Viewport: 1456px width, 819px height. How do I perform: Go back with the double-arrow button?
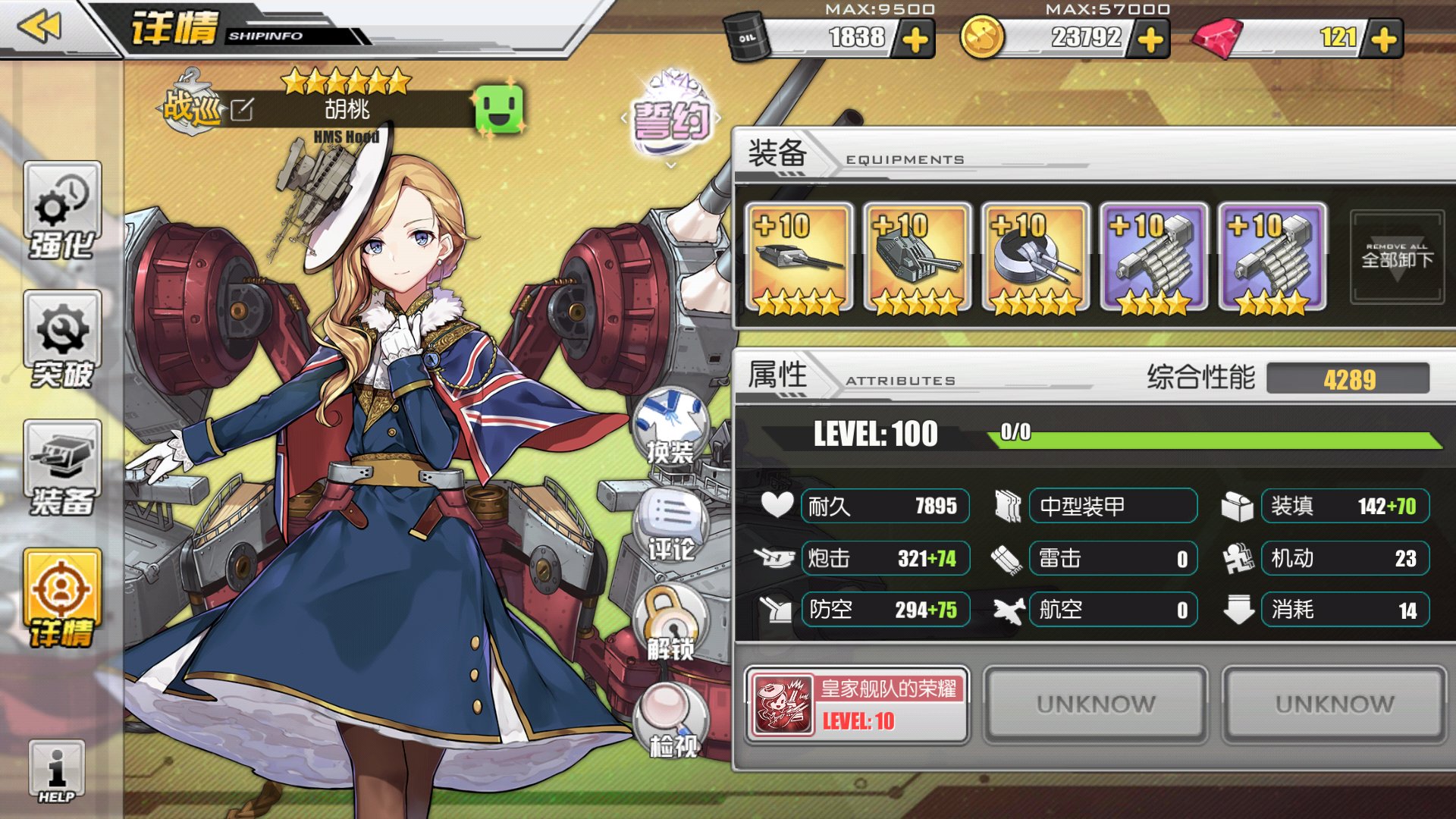click(x=39, y=28)
